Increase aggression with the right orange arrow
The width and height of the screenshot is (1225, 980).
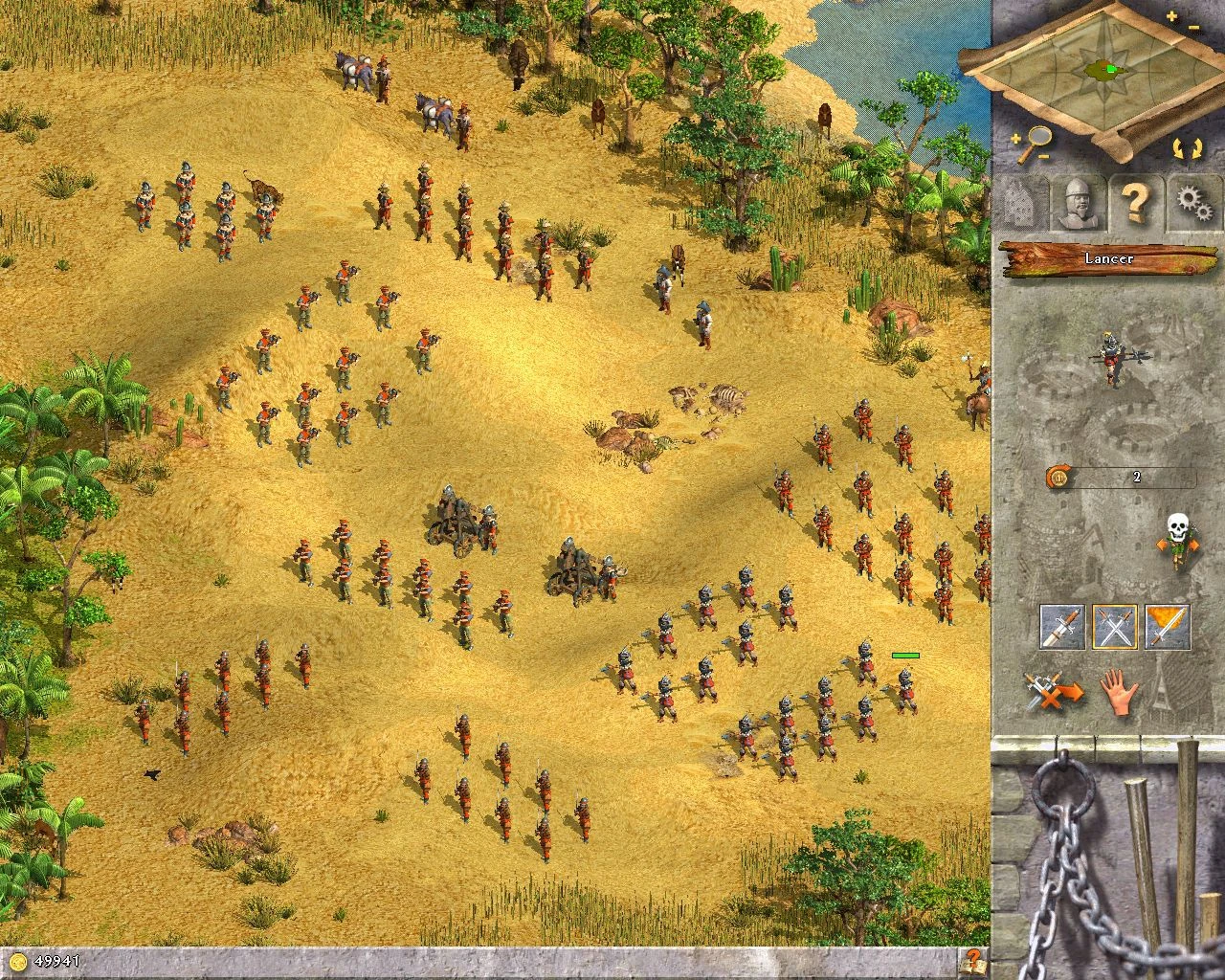click(x=1194, y=545)
